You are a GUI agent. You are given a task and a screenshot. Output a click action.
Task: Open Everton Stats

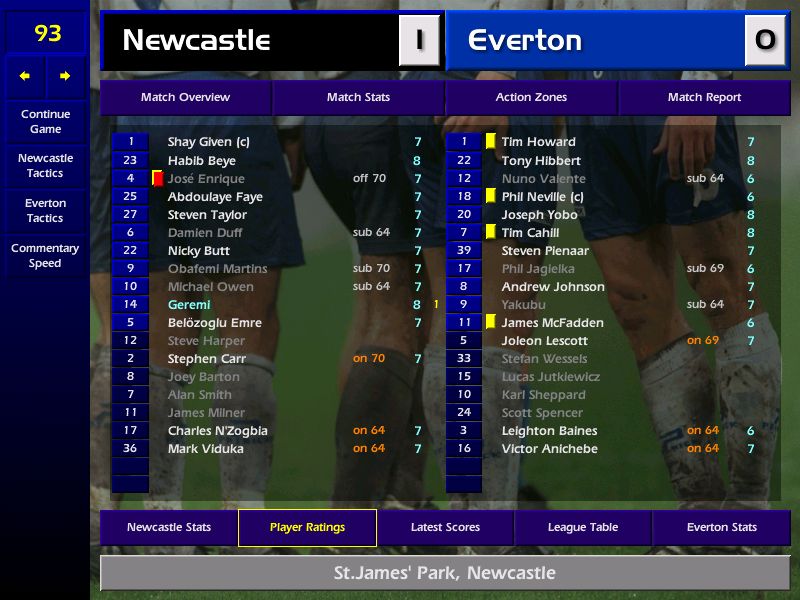pos(721,527)
